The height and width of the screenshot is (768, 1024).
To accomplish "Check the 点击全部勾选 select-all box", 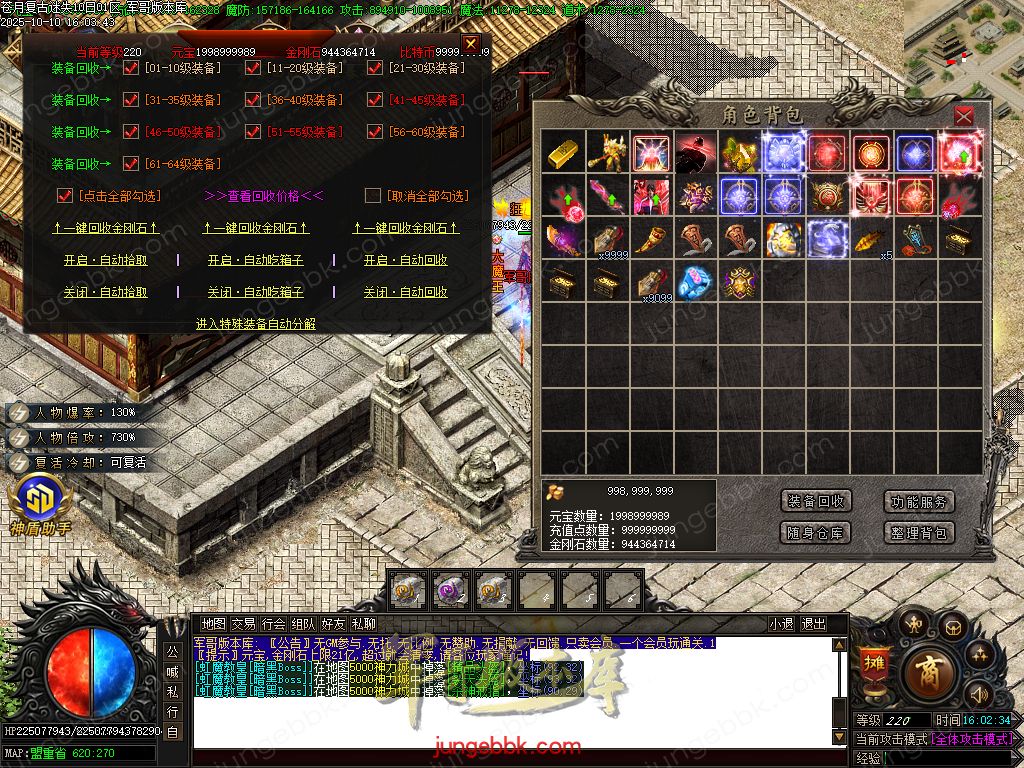I will click(x=66, y=196).
